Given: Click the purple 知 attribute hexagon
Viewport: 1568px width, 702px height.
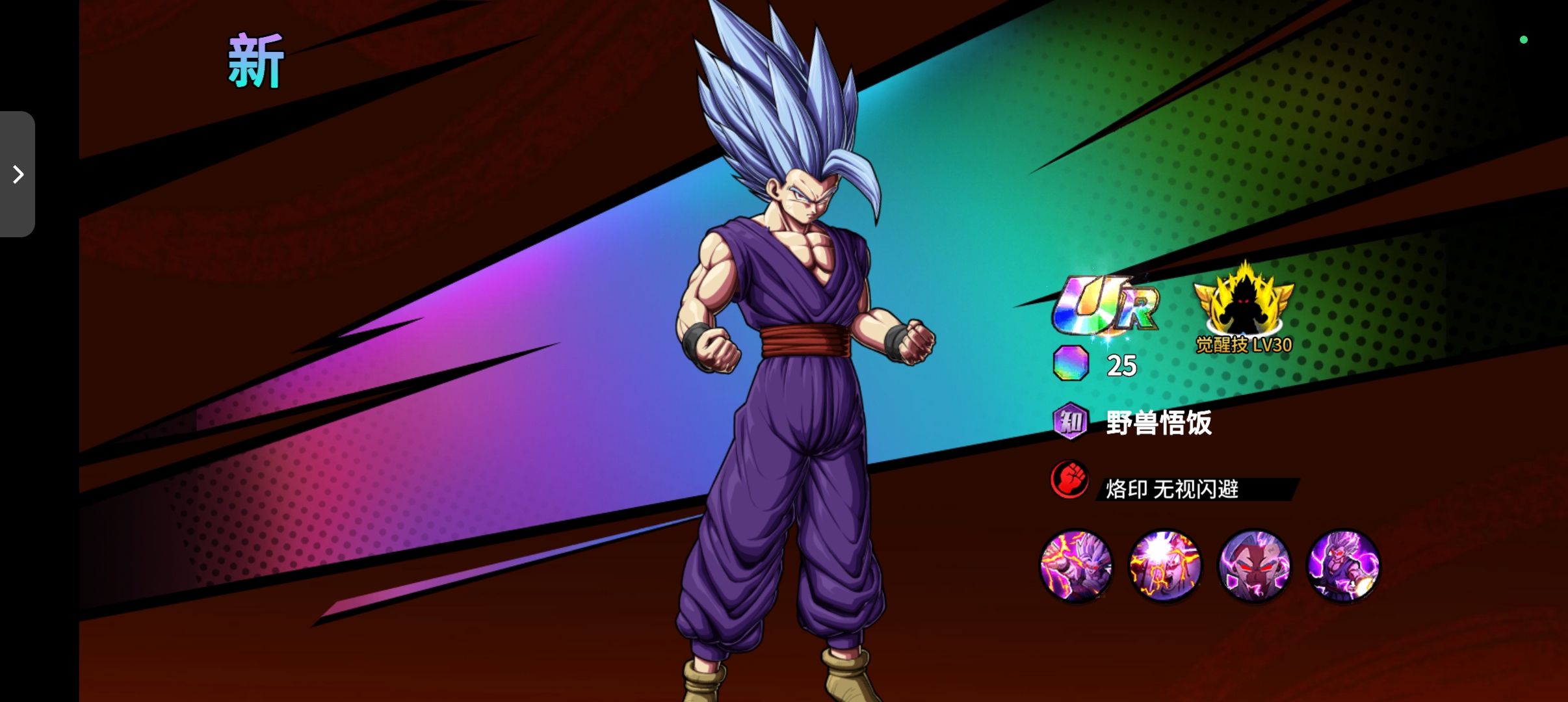Looking at the screenshot, I should click(x=1070, y=422).
